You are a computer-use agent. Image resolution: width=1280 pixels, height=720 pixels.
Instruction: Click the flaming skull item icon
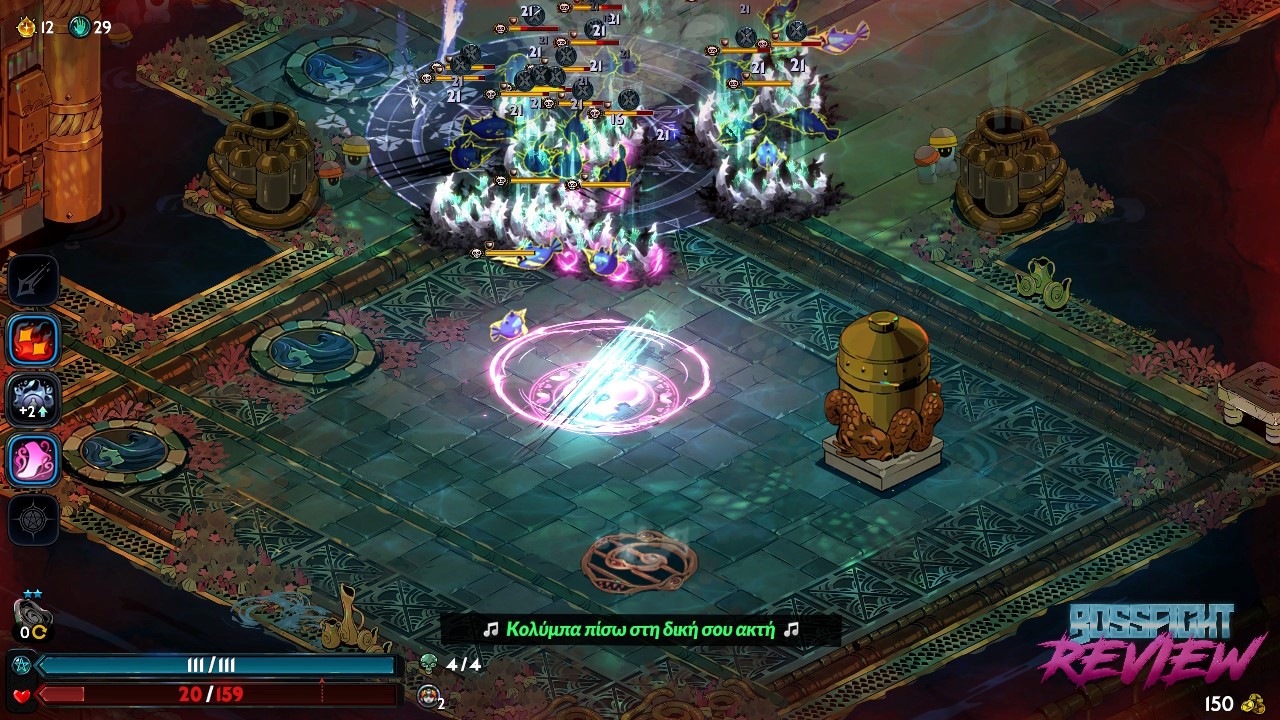pos(427,697)
